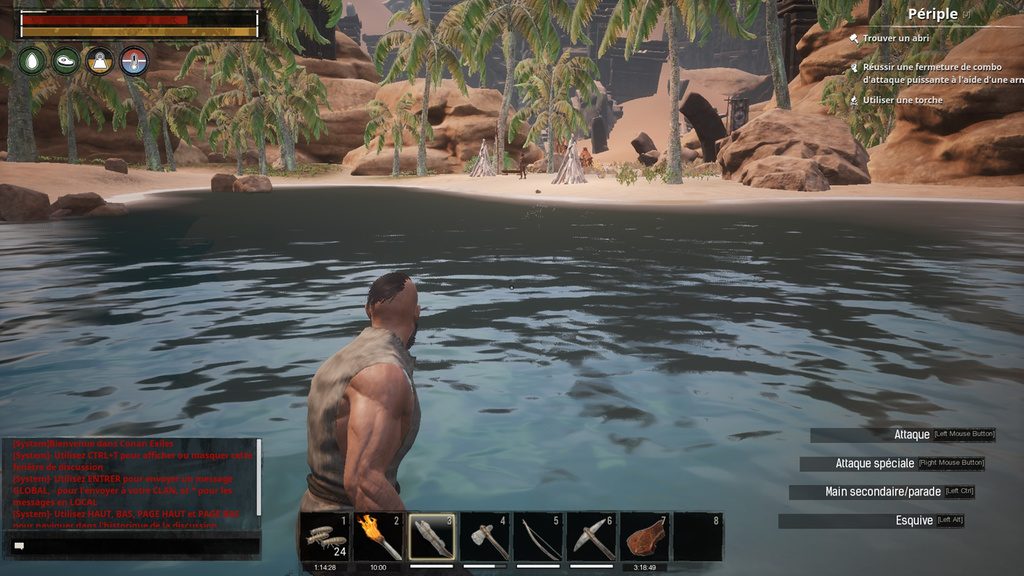Pick the stone pickaxe hotbar slot
The width and height of the screenshot is (1024, 576).
[592, 537]
